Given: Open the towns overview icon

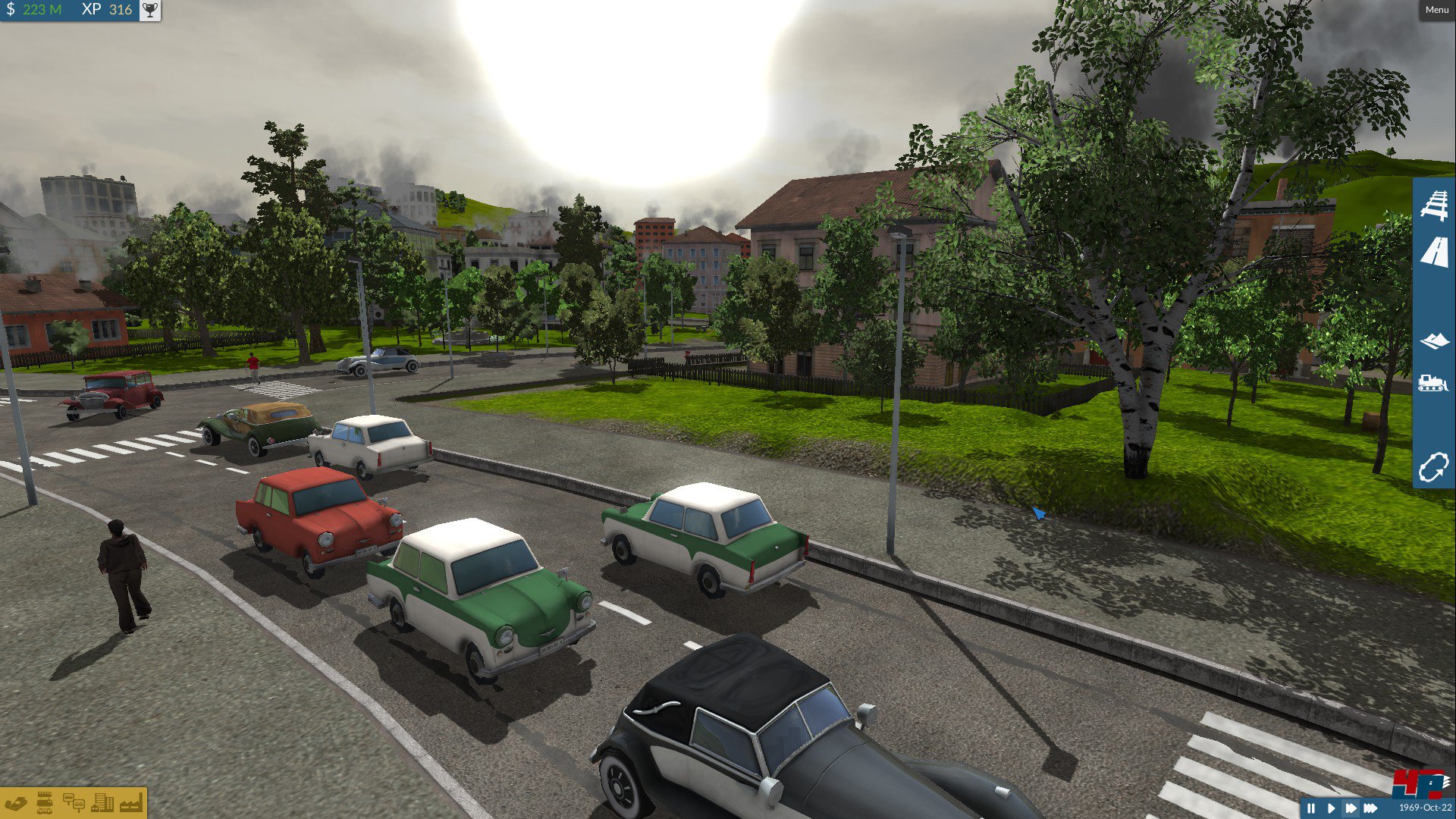Looking at the screenshot, I should pyautogui.click(x=102, y=803).
